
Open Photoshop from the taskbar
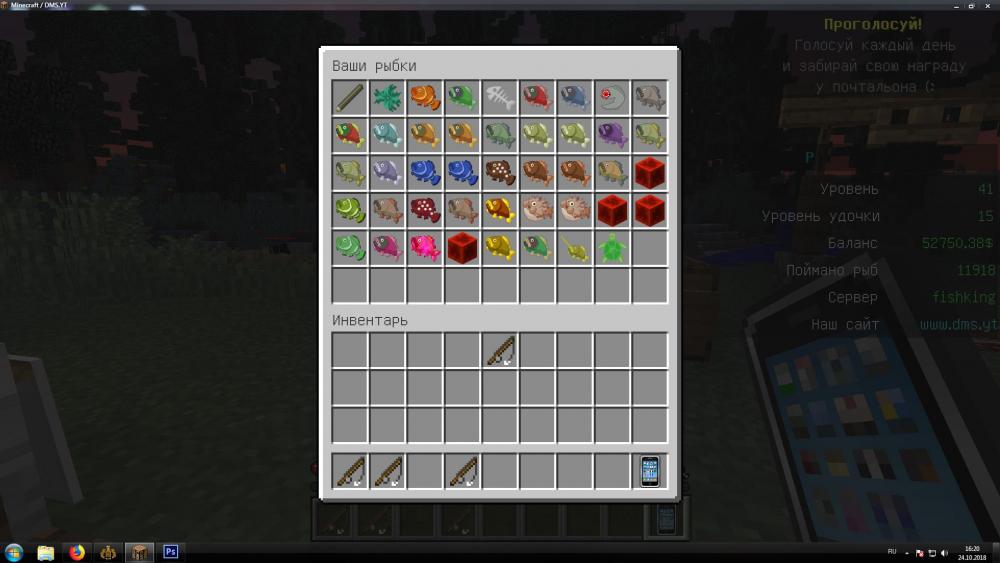(170, 552)
